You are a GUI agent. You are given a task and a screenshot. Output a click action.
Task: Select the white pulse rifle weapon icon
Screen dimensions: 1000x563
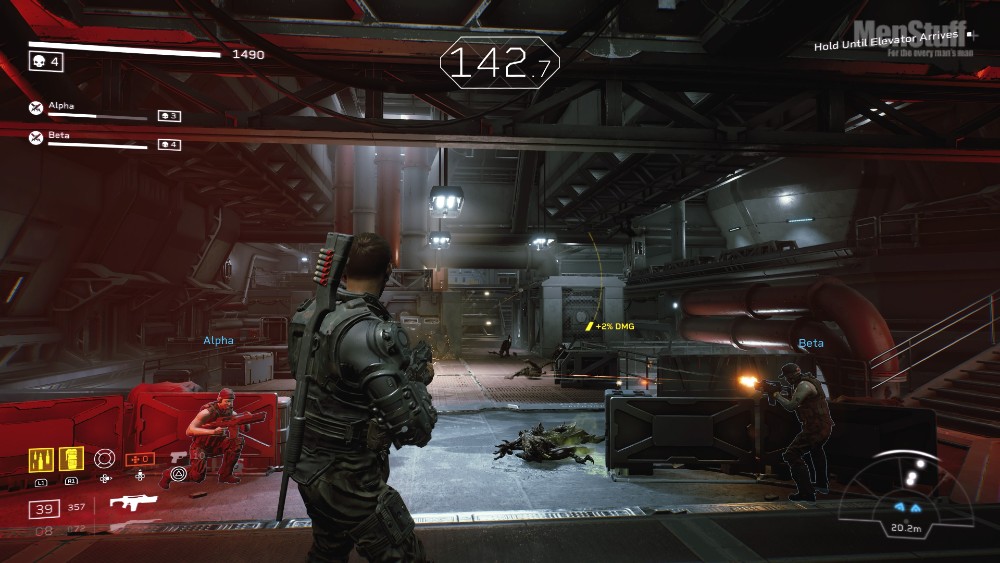point(133,503)
